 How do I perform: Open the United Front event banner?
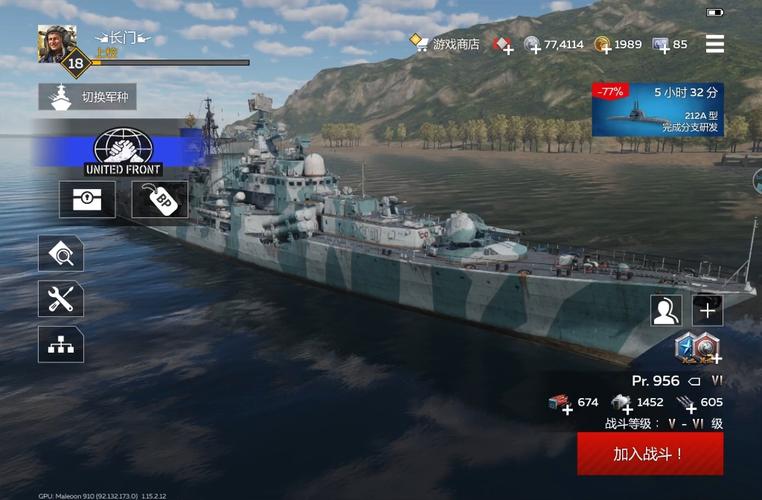[x=123, y=152]
